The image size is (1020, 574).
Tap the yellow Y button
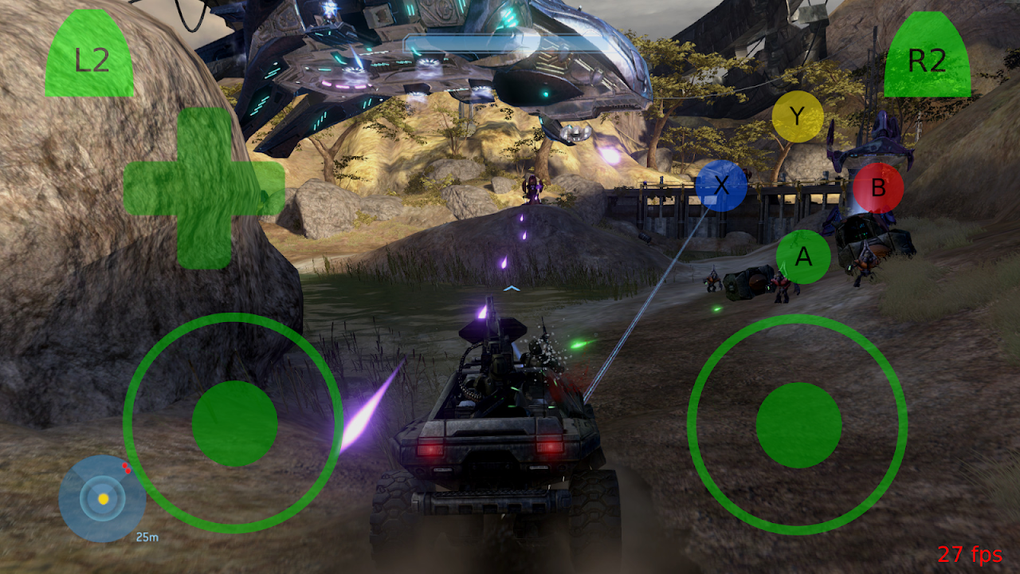click(797, 117)
